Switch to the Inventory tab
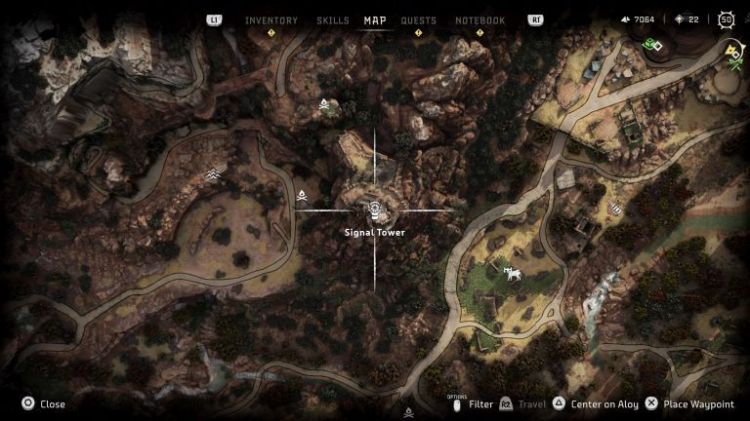The height and width of the screenshot is (421, 750). [x=271, y=20]
